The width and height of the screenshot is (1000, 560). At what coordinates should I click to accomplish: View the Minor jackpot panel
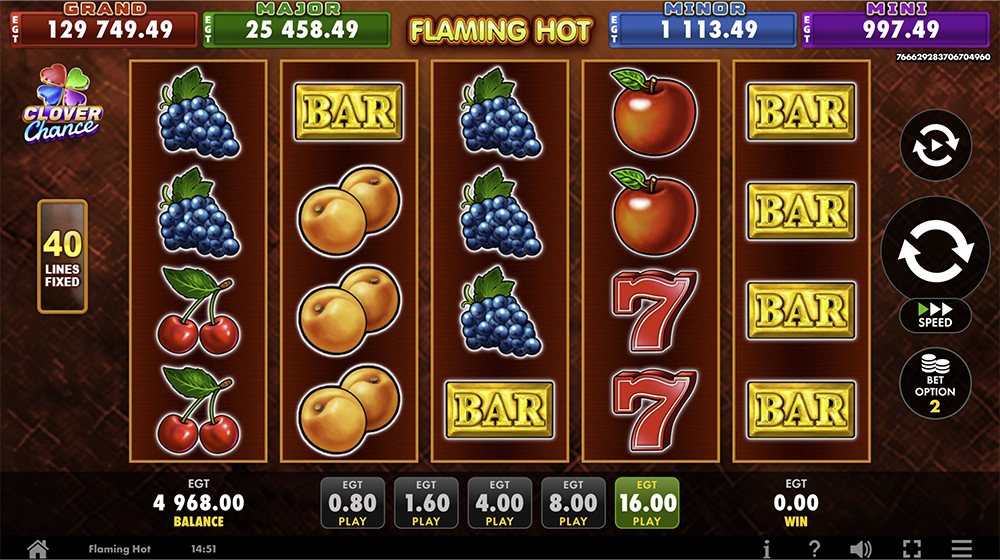click(702, 28)
